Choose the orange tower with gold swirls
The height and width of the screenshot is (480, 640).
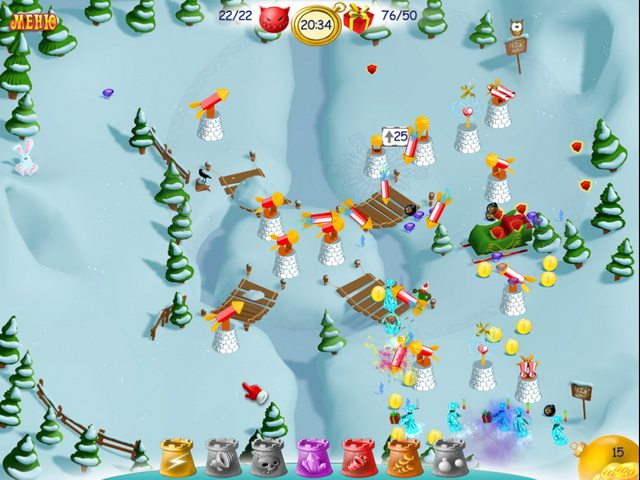(x=404, y=458)
